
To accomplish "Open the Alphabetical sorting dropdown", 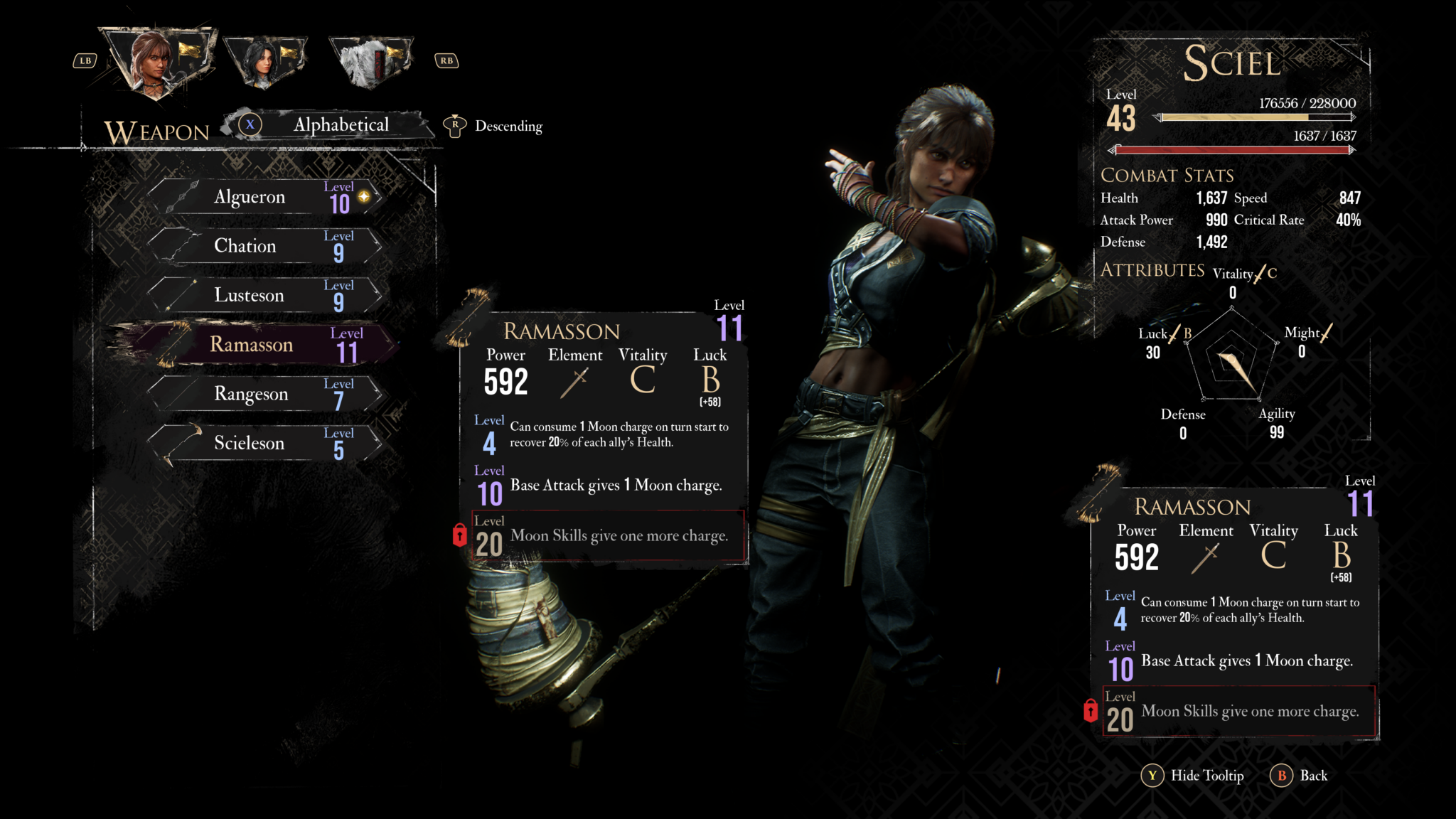I will 341,125.
